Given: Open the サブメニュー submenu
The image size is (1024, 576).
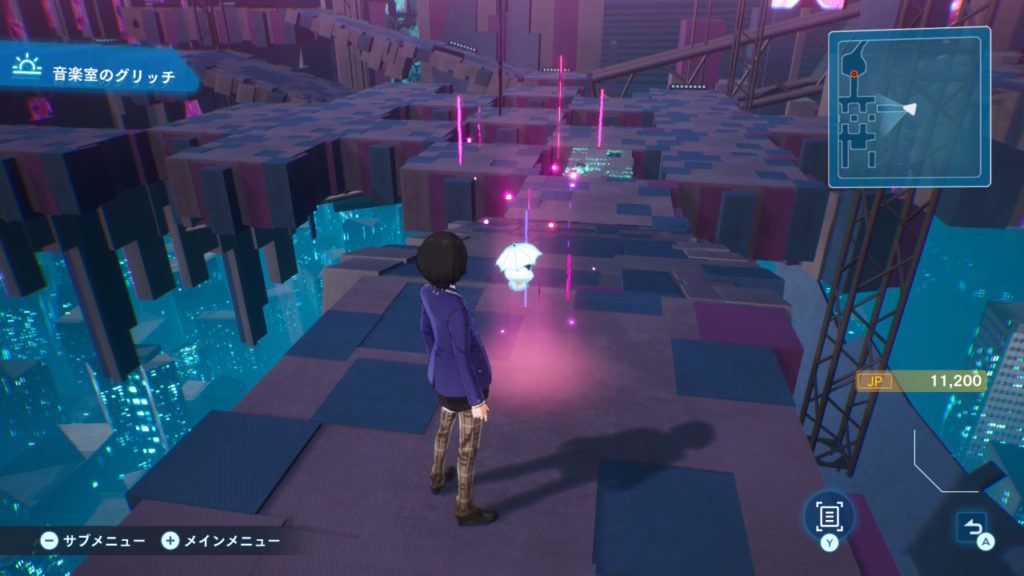Looking at the screenshot, I should pos(93,541).
